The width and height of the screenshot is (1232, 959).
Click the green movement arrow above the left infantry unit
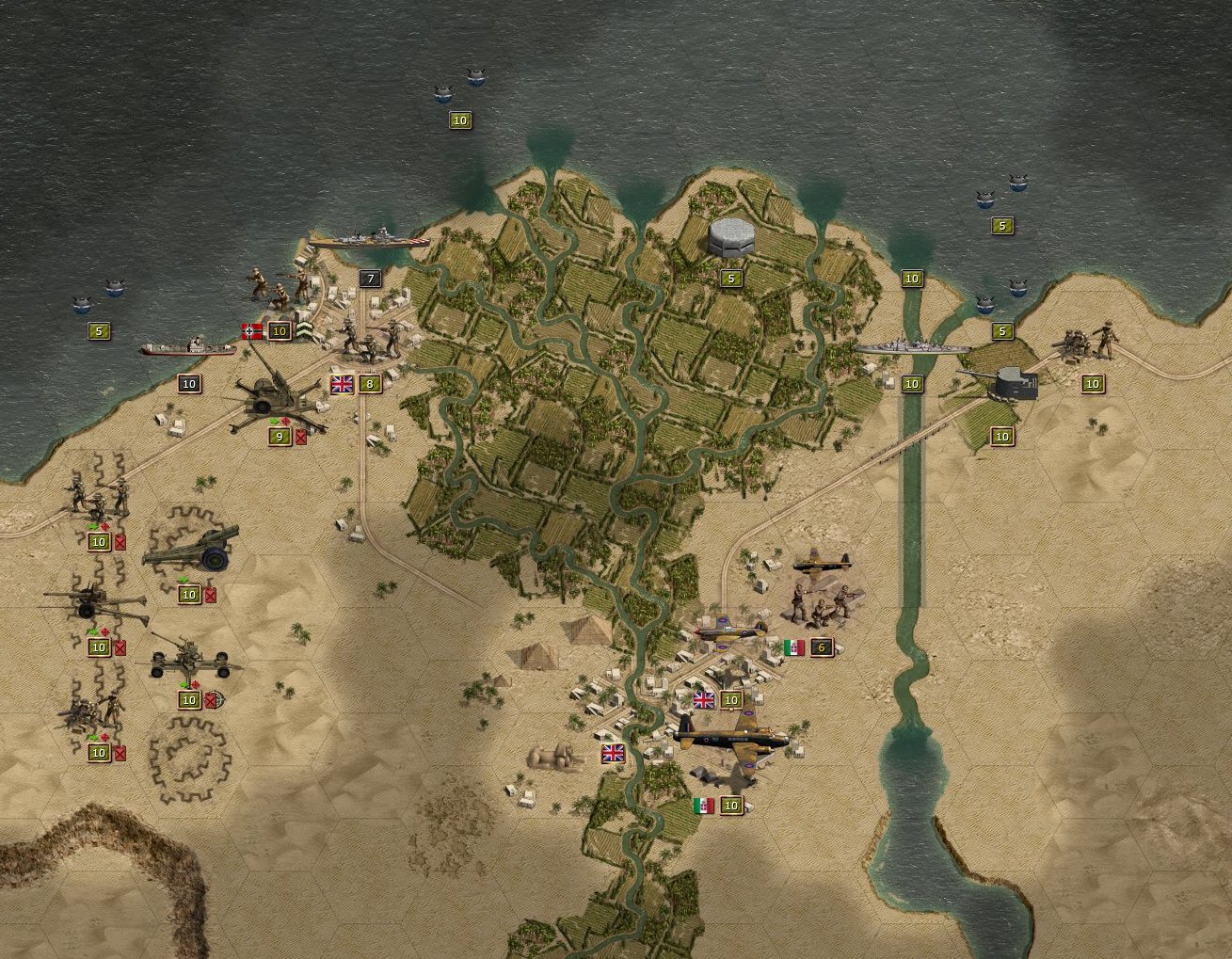coord(92,525)
